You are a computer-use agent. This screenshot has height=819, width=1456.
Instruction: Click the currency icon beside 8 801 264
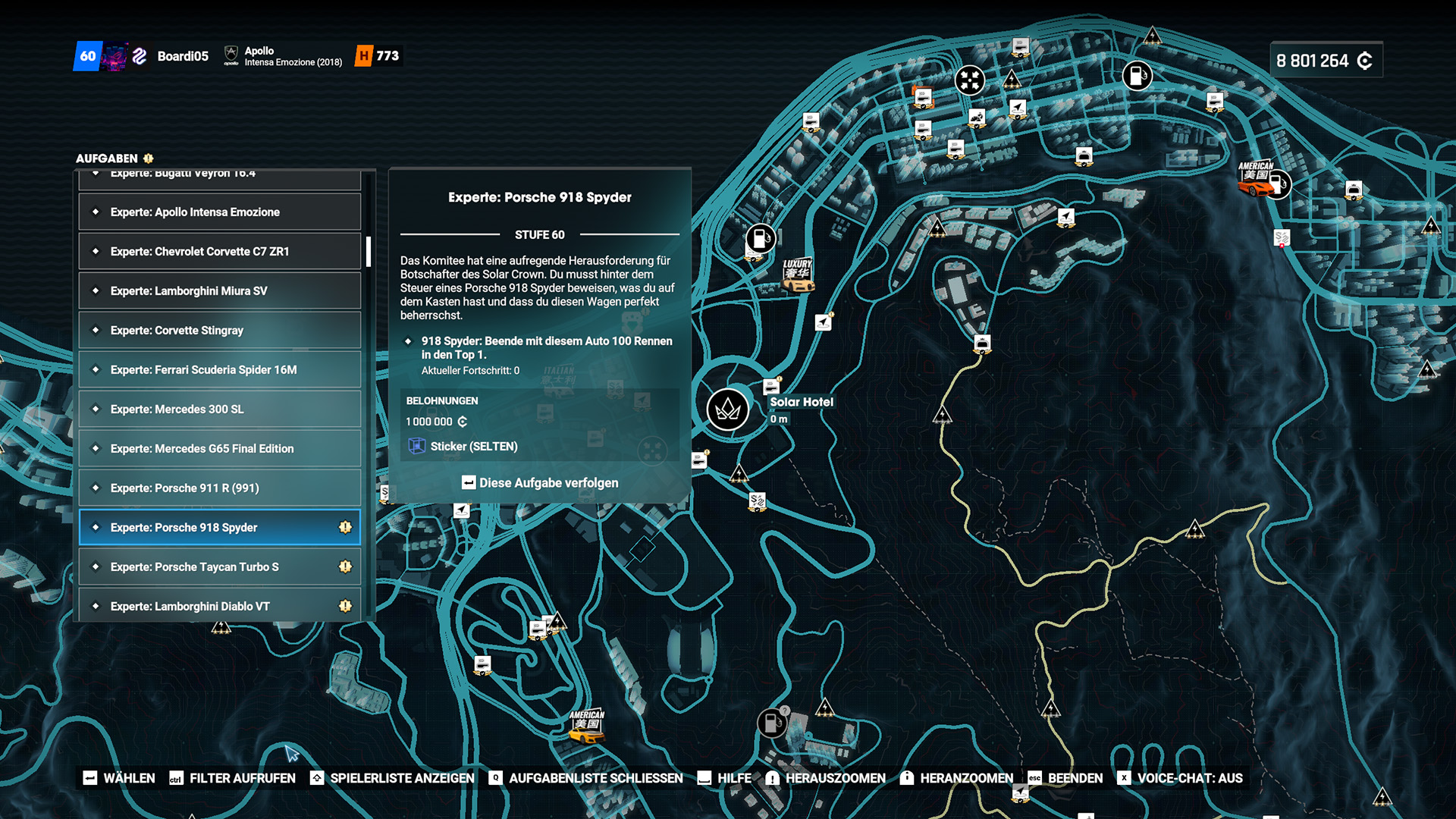click(1364, 60)
